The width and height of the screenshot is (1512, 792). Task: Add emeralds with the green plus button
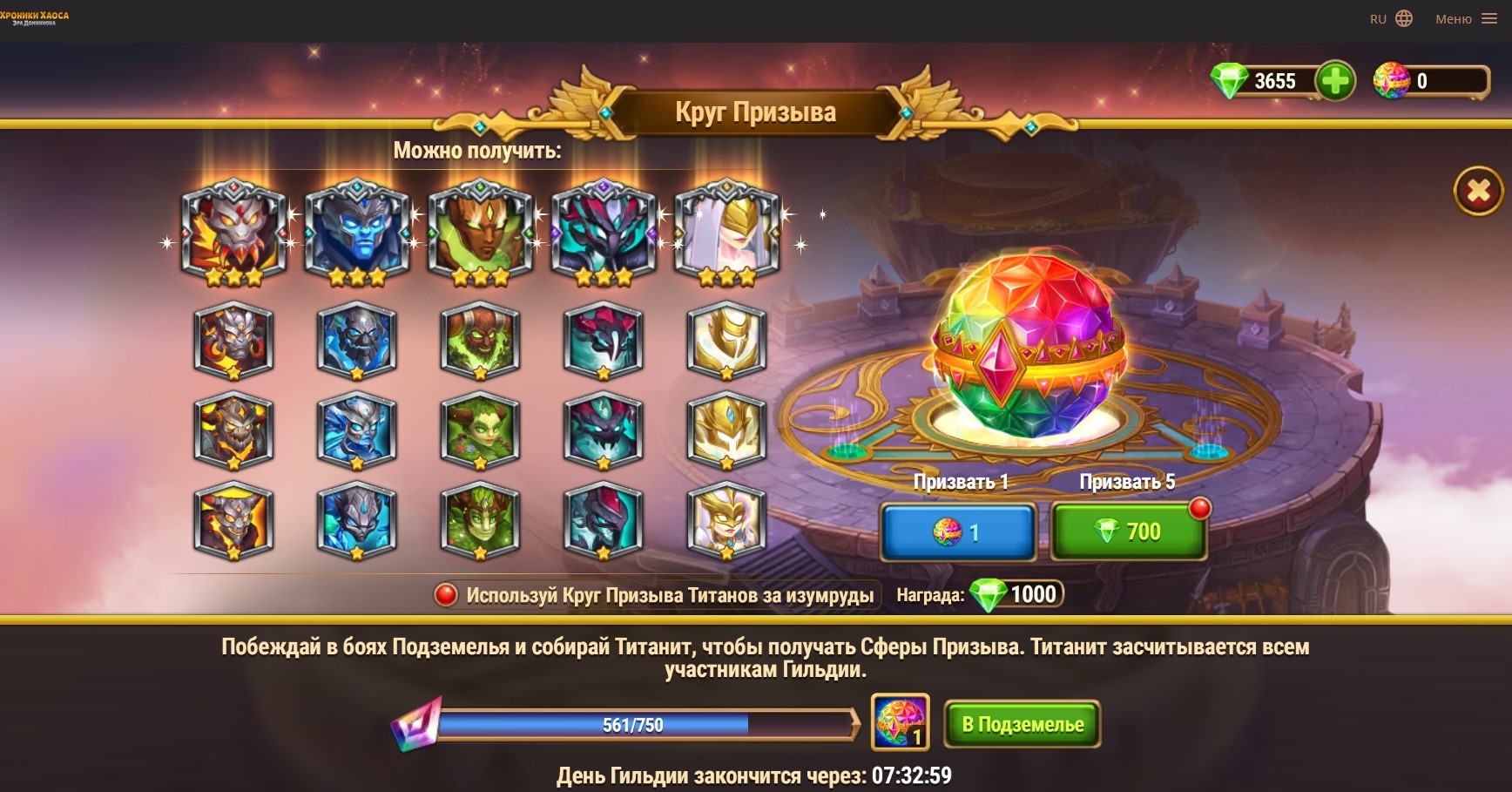coord(1334,81)
